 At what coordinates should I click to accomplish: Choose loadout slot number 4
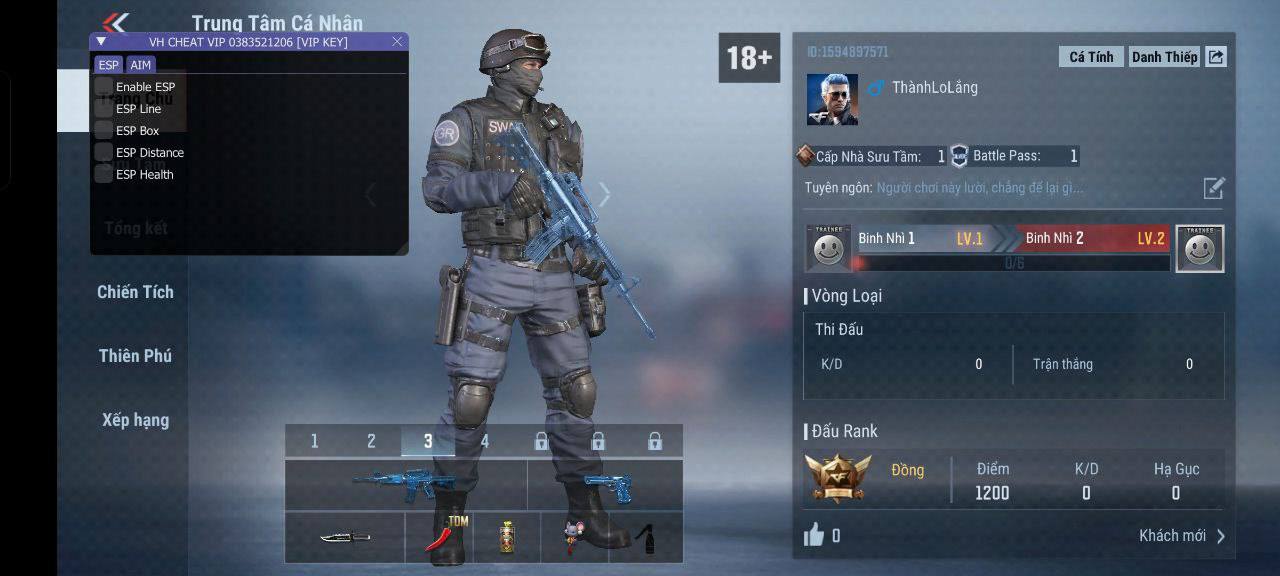[485, 441]
